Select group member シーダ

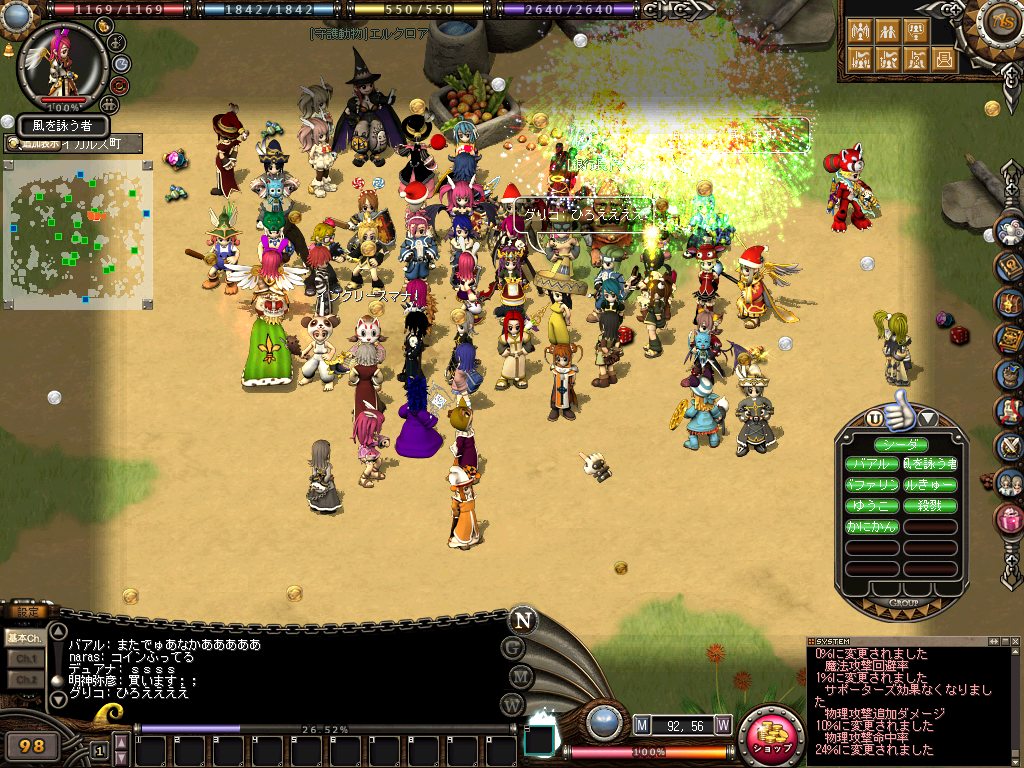click(901, 445)
